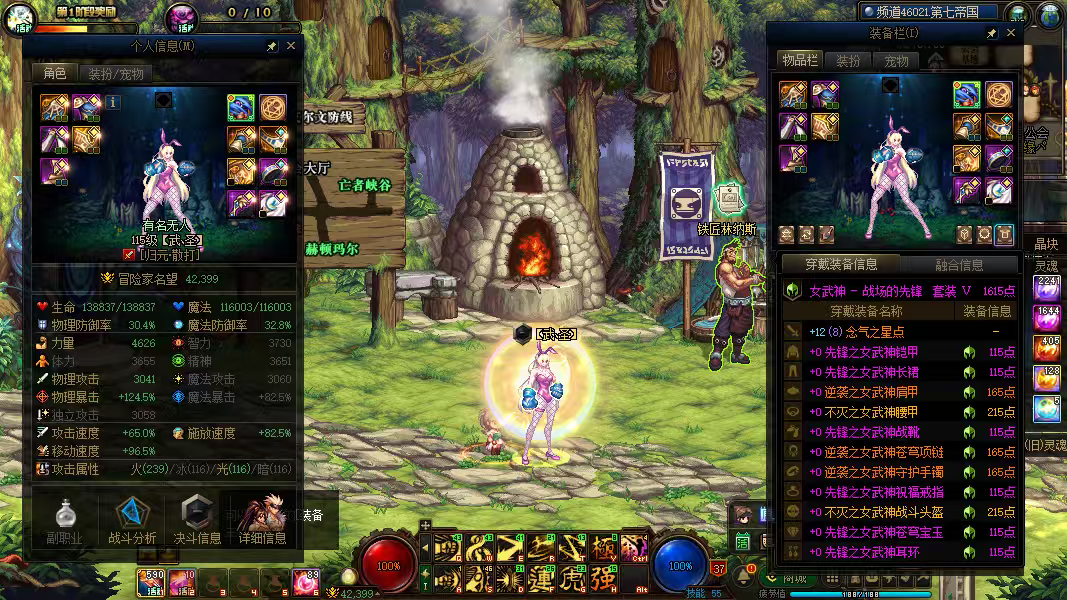
Task: Select the 物品栏 items tab
Action: [x=800, y=61]
